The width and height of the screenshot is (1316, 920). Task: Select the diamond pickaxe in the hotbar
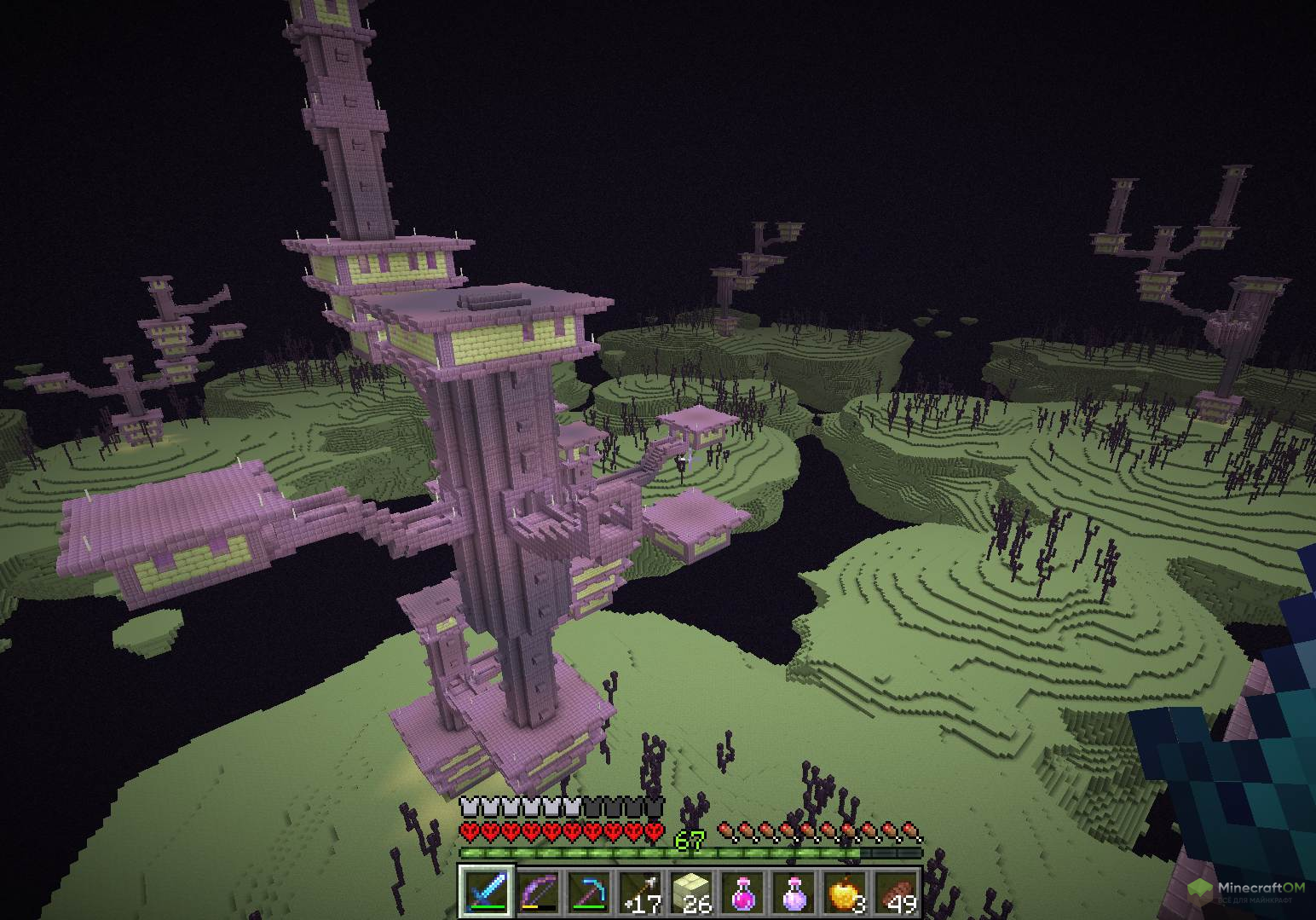coord(588,893)
